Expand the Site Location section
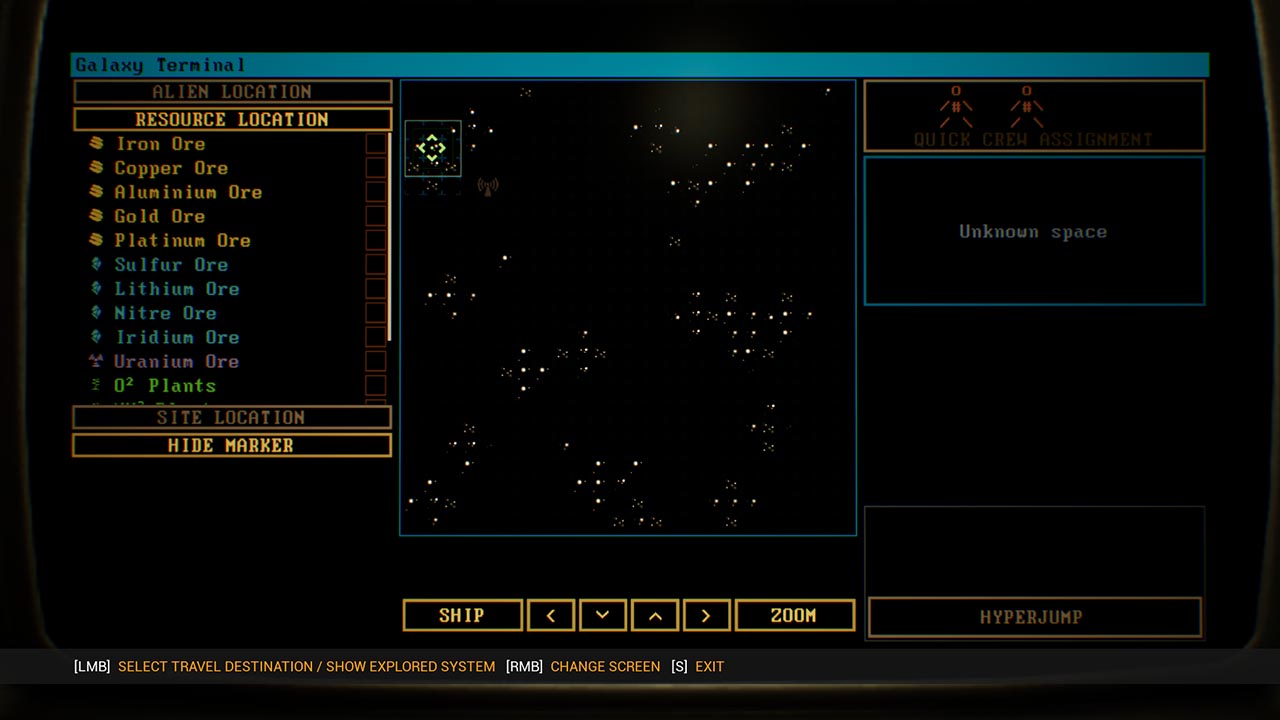The image size is (1280, 720). tap(232, 417)
